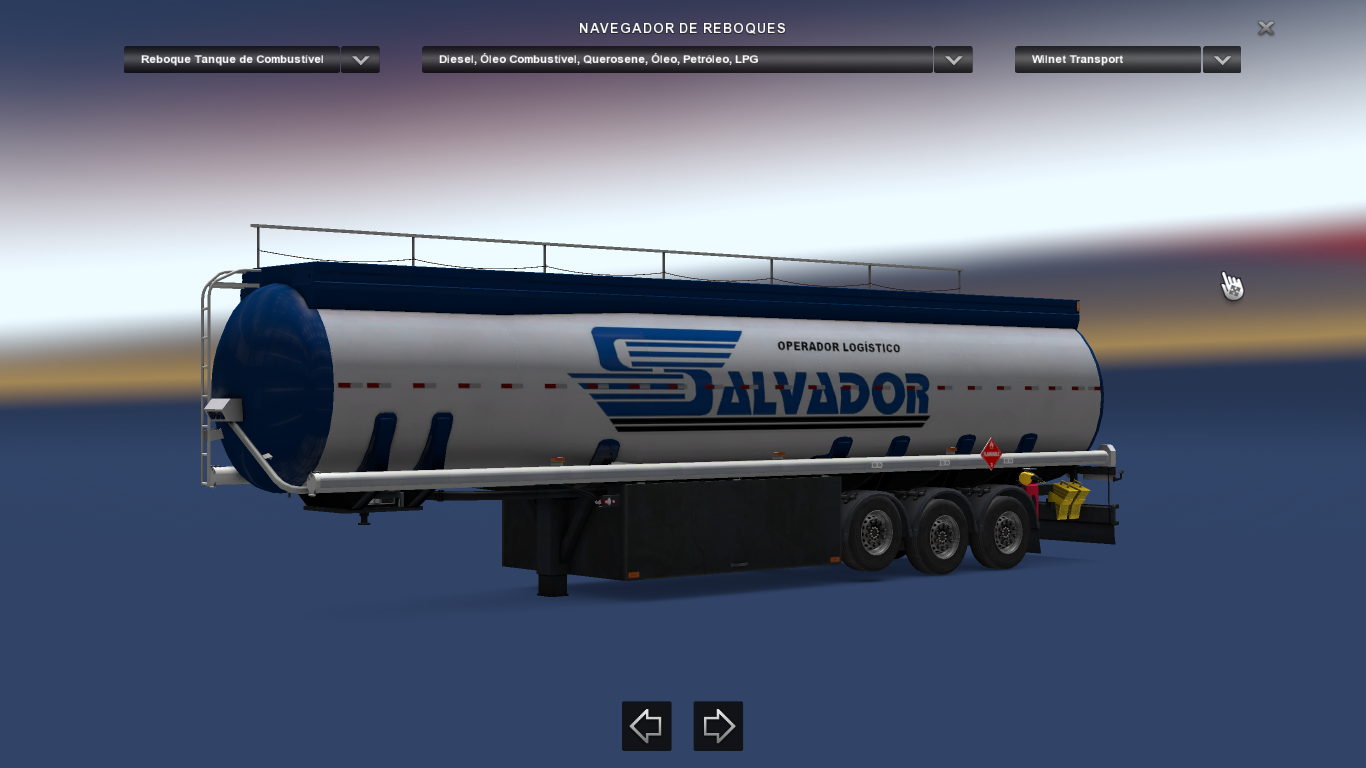Close the trailer browser with the X
This screenshot has height=768, width=1366.
point(1265,28)
